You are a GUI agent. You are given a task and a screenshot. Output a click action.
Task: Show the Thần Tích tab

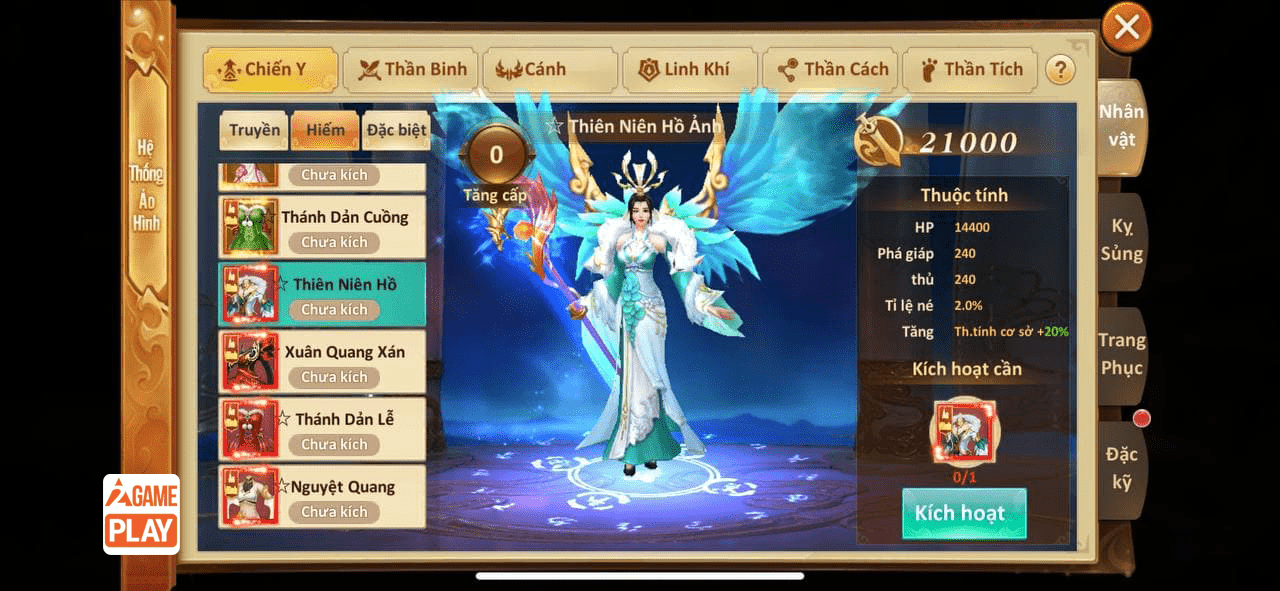970,70
